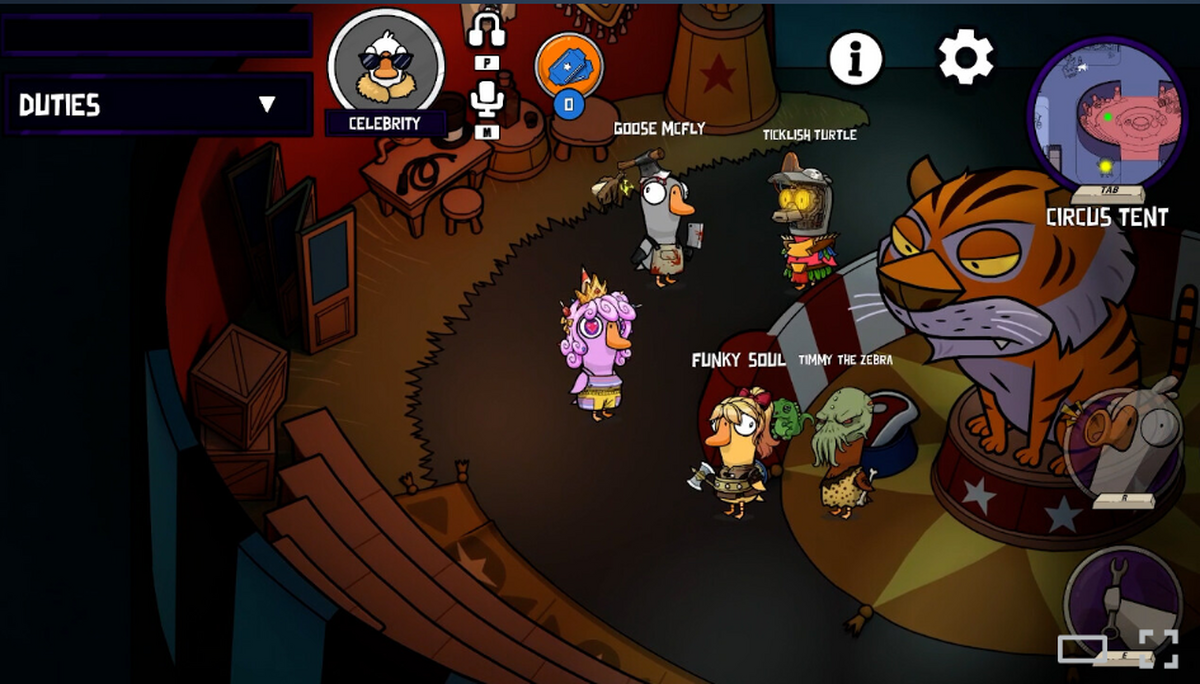Enter fullscreen in the video player
Viewport: 1200px width, 684px height.
tap(1159, 649)
